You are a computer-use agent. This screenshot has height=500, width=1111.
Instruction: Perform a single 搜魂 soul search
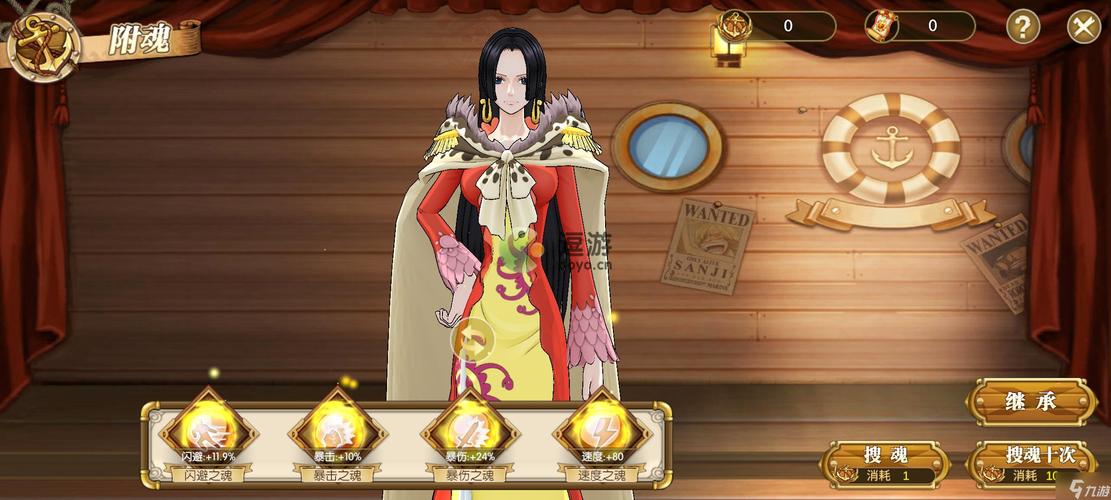coord(884,463)
